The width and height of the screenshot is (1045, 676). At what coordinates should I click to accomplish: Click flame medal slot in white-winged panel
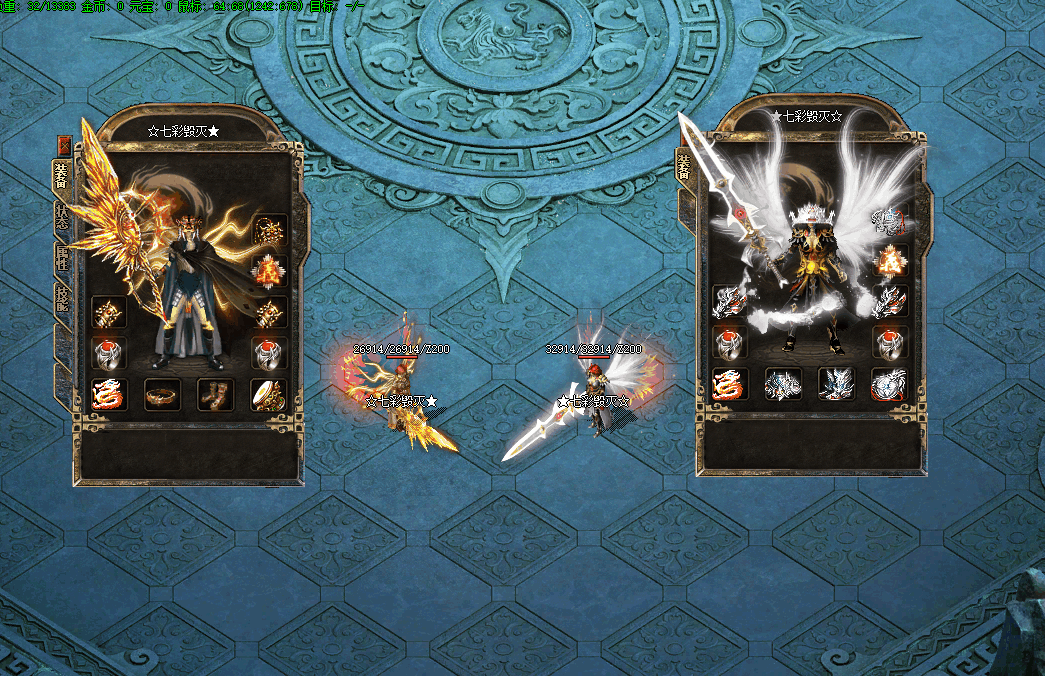coord(889,260)
